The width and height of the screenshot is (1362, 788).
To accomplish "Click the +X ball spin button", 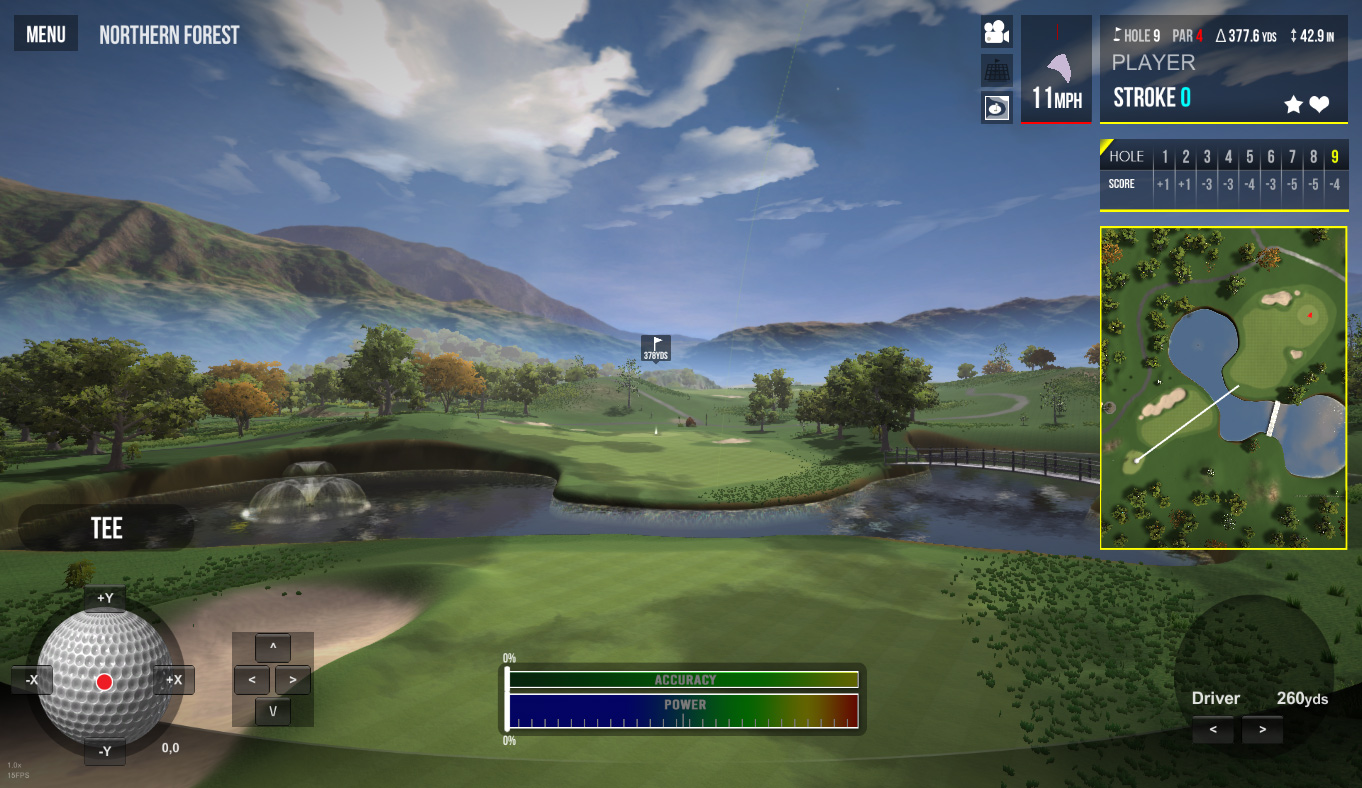I will [174, 680].
